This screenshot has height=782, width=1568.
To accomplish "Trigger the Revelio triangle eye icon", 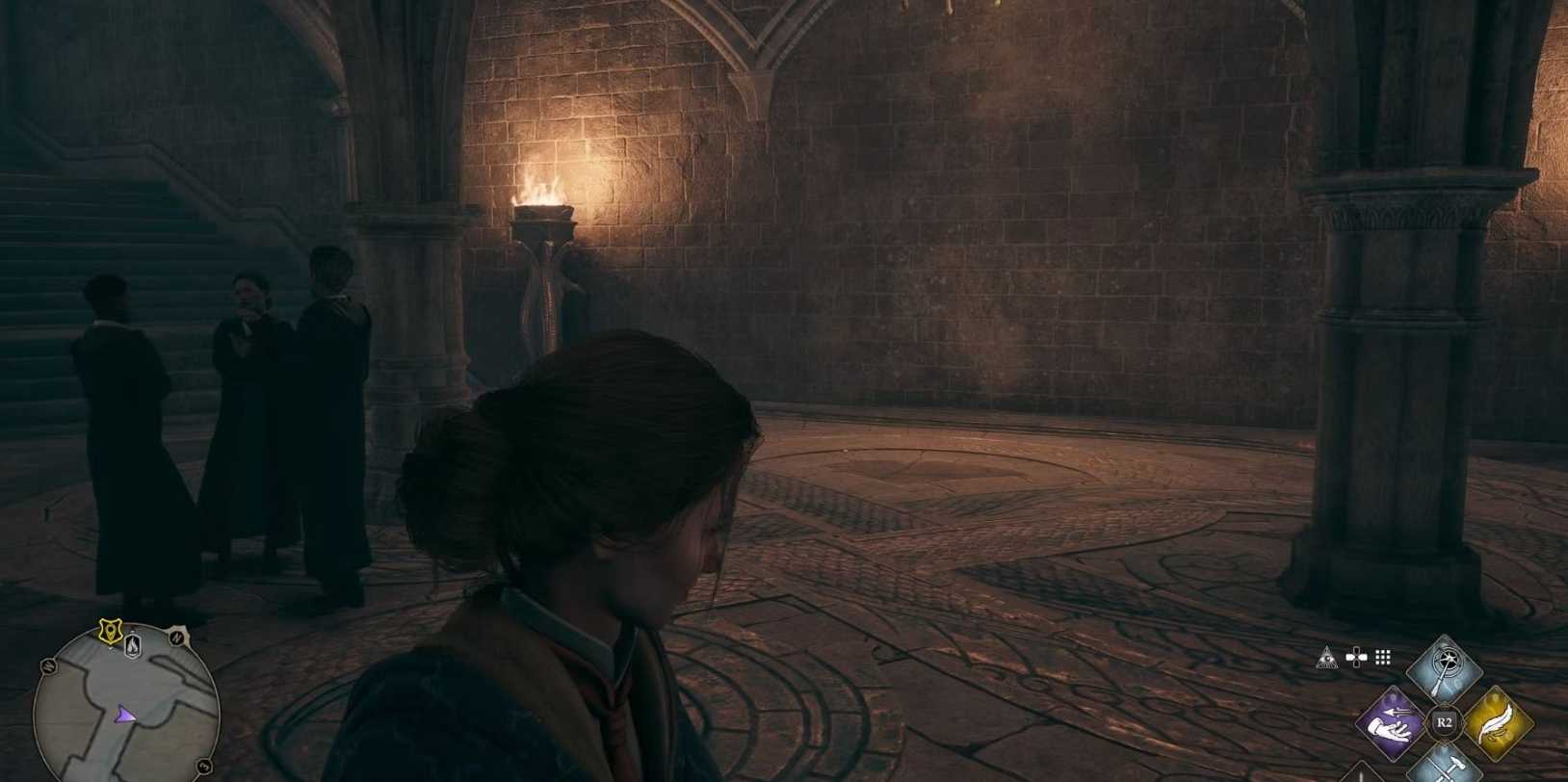I will (1327, 658).
